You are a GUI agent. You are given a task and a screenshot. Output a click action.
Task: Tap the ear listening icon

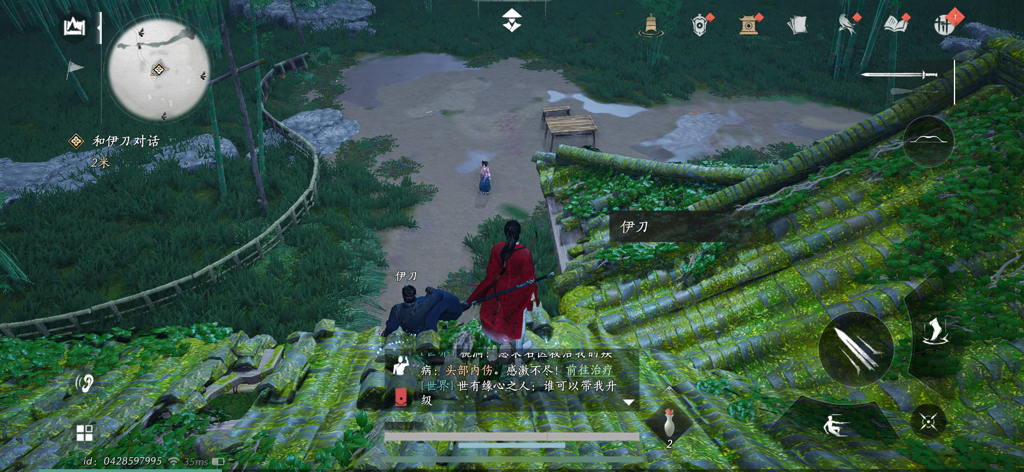pyautogui.click(x=85, y=382)
